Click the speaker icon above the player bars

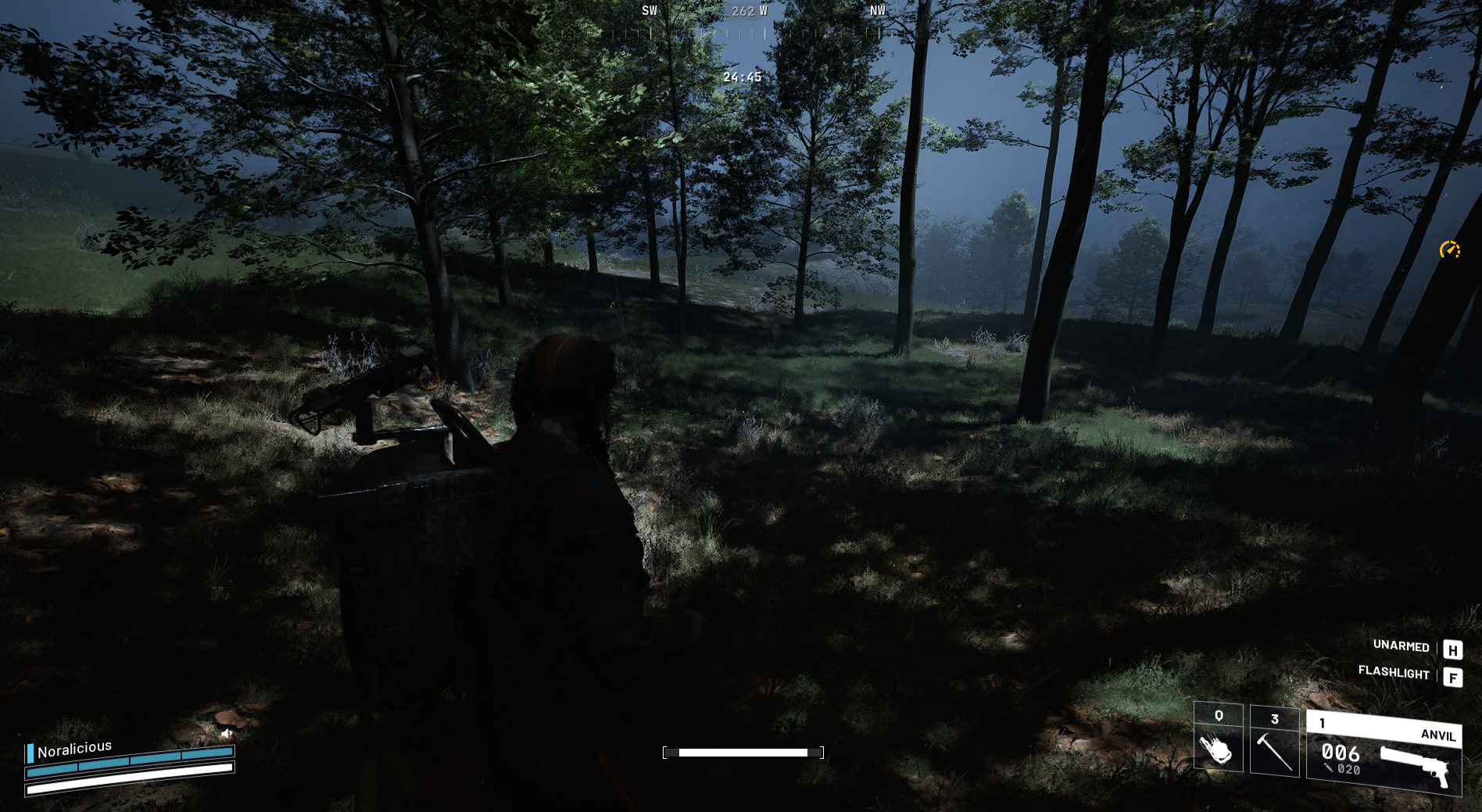226,733
